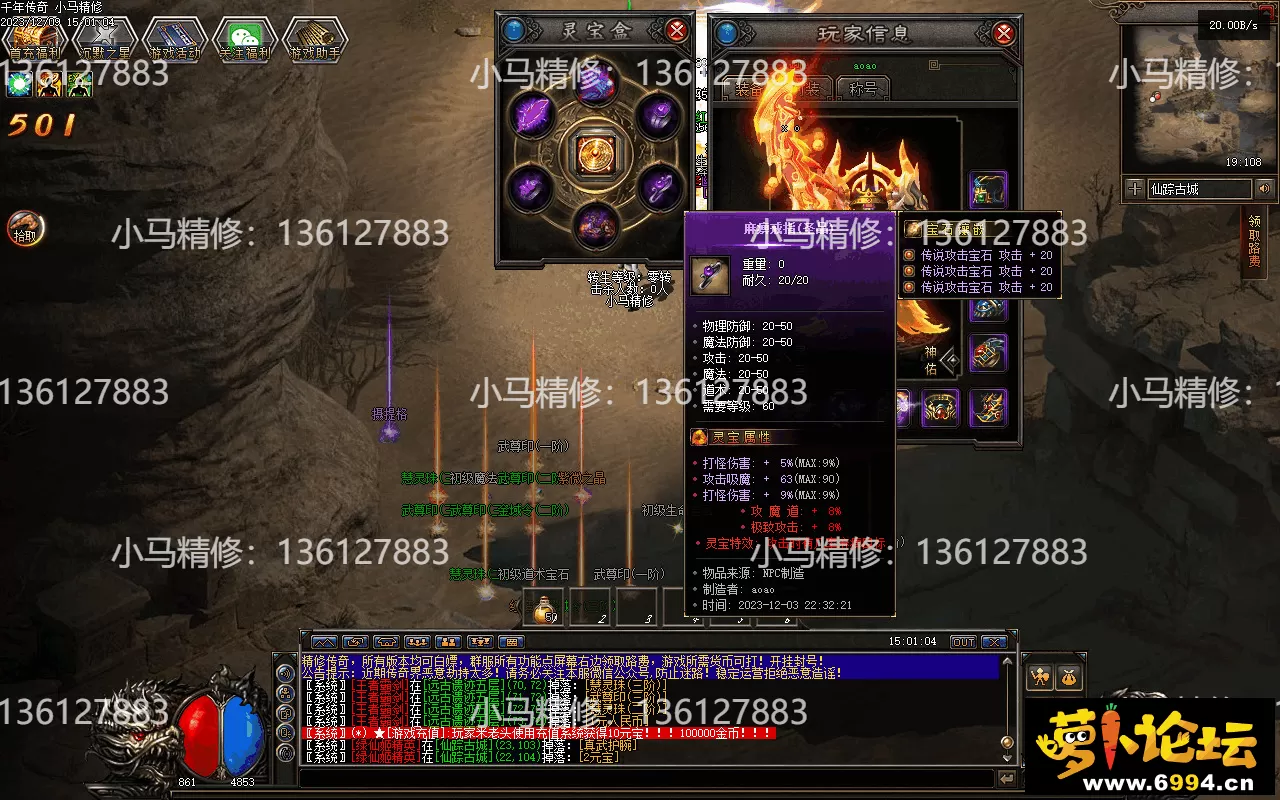Close the 灵宝盒 treasure box window
This screenshot has height=800, width=1280.
[x=677, y=30]
